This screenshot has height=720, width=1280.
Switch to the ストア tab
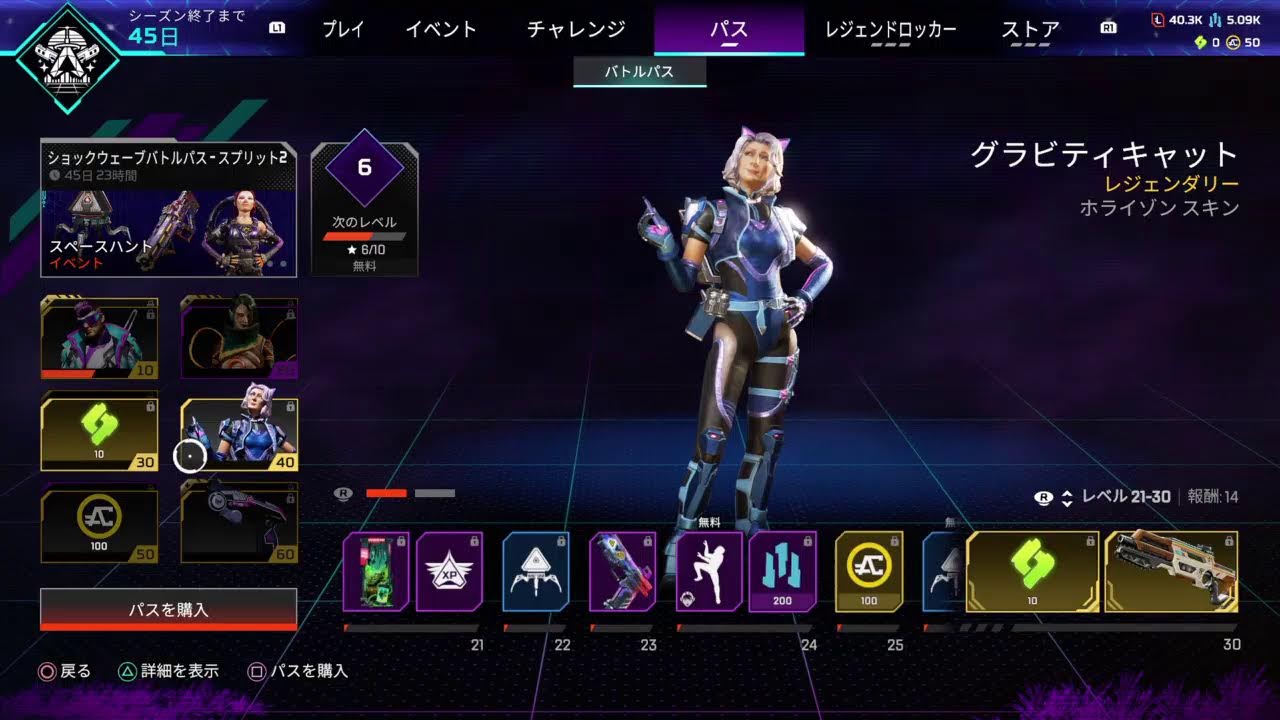click(1028, 30)
